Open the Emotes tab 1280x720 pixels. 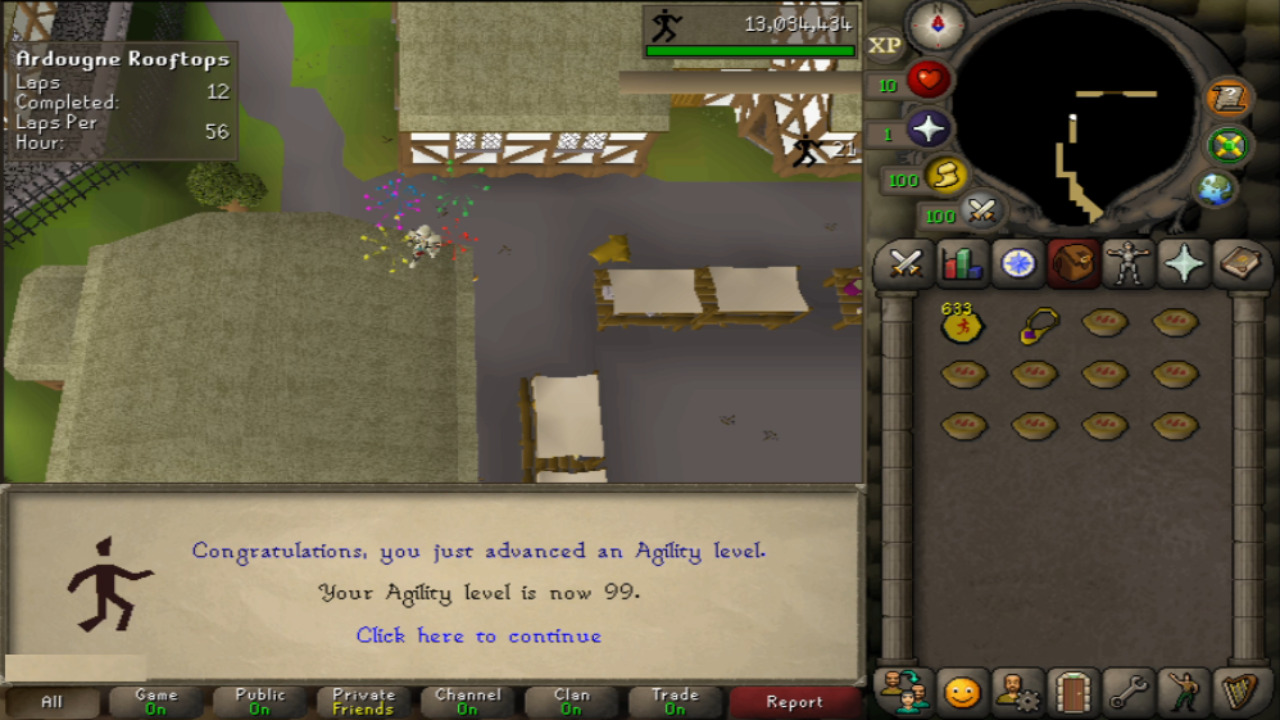(x=1186, y=690)
